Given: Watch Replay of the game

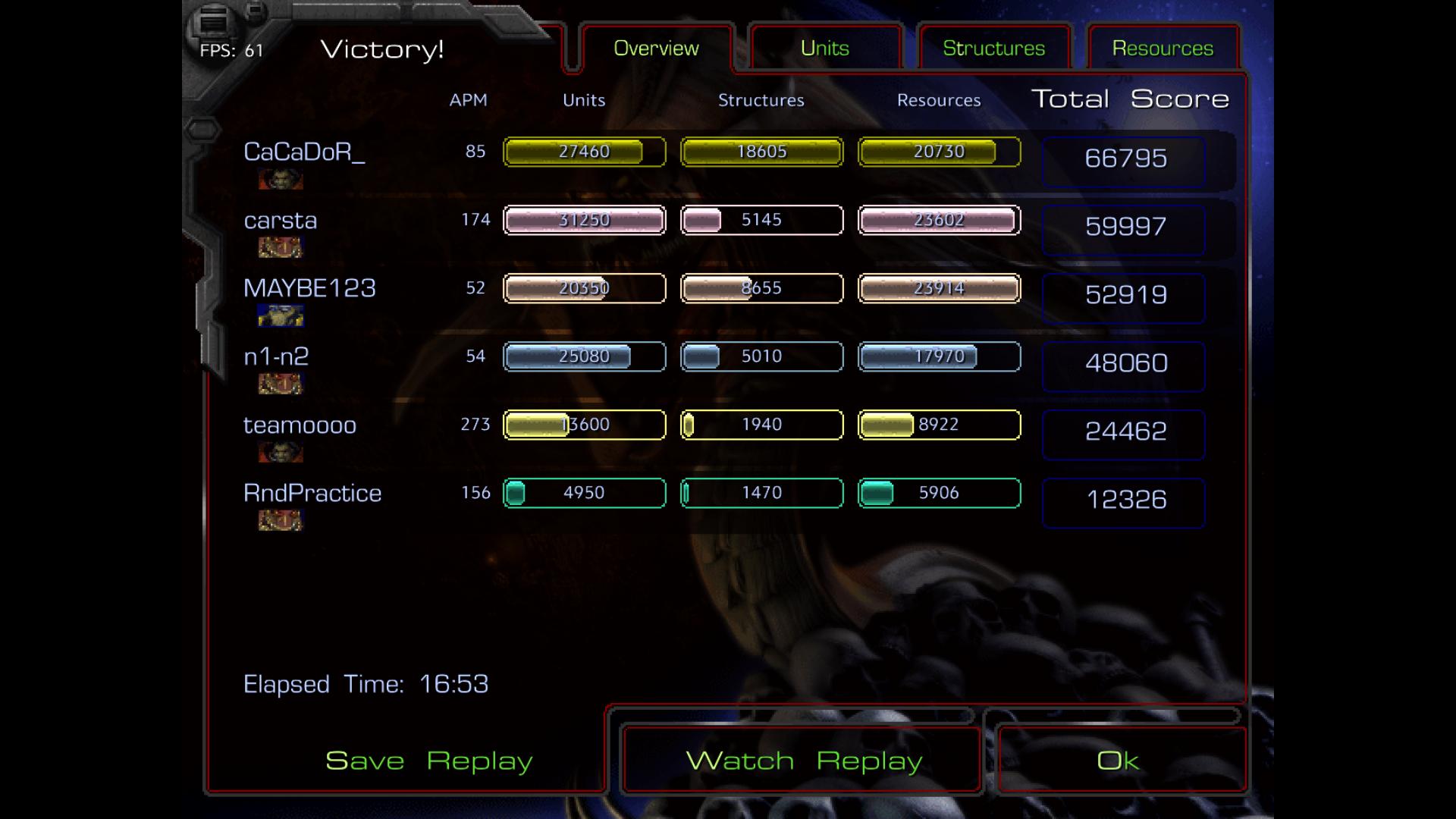Looking at the screenshot, I should click(804, 761).
